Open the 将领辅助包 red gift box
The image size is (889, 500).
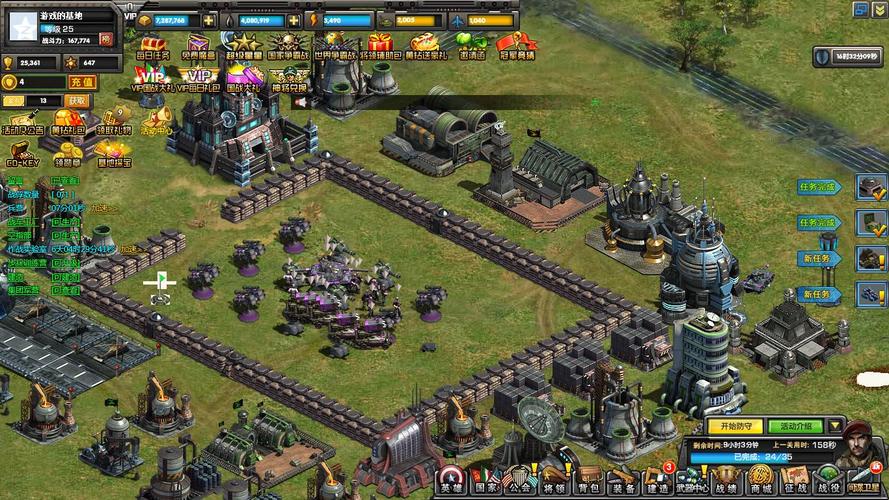click(x=379, y=47)
